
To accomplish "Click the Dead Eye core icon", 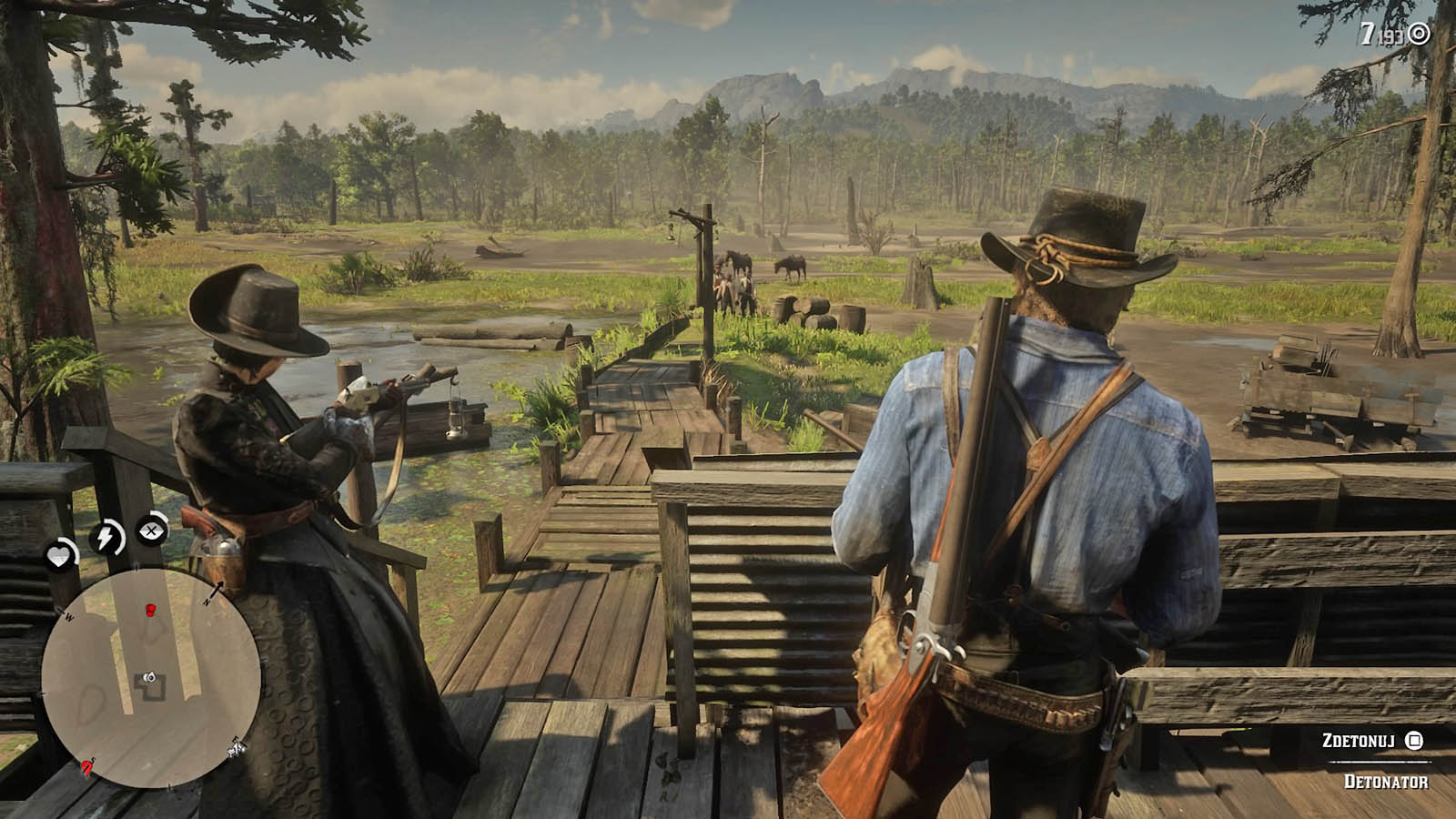I will click(151, 532).
